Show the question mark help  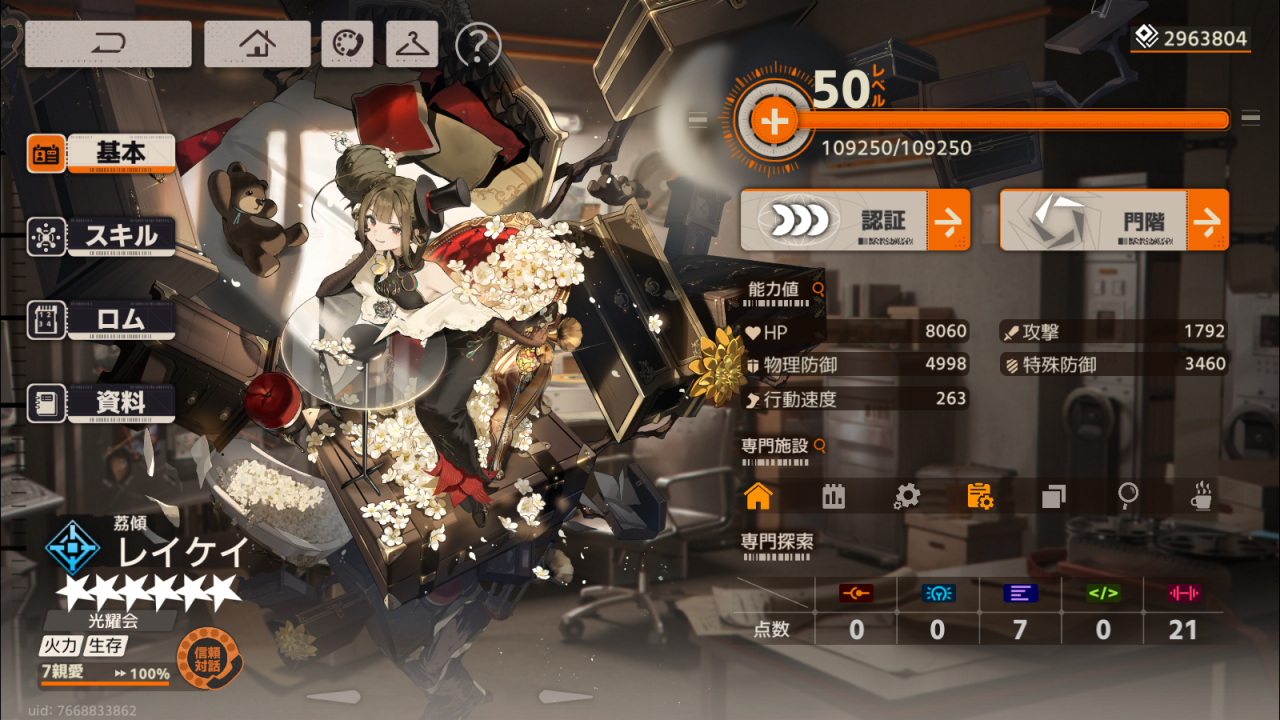[477, 44]
